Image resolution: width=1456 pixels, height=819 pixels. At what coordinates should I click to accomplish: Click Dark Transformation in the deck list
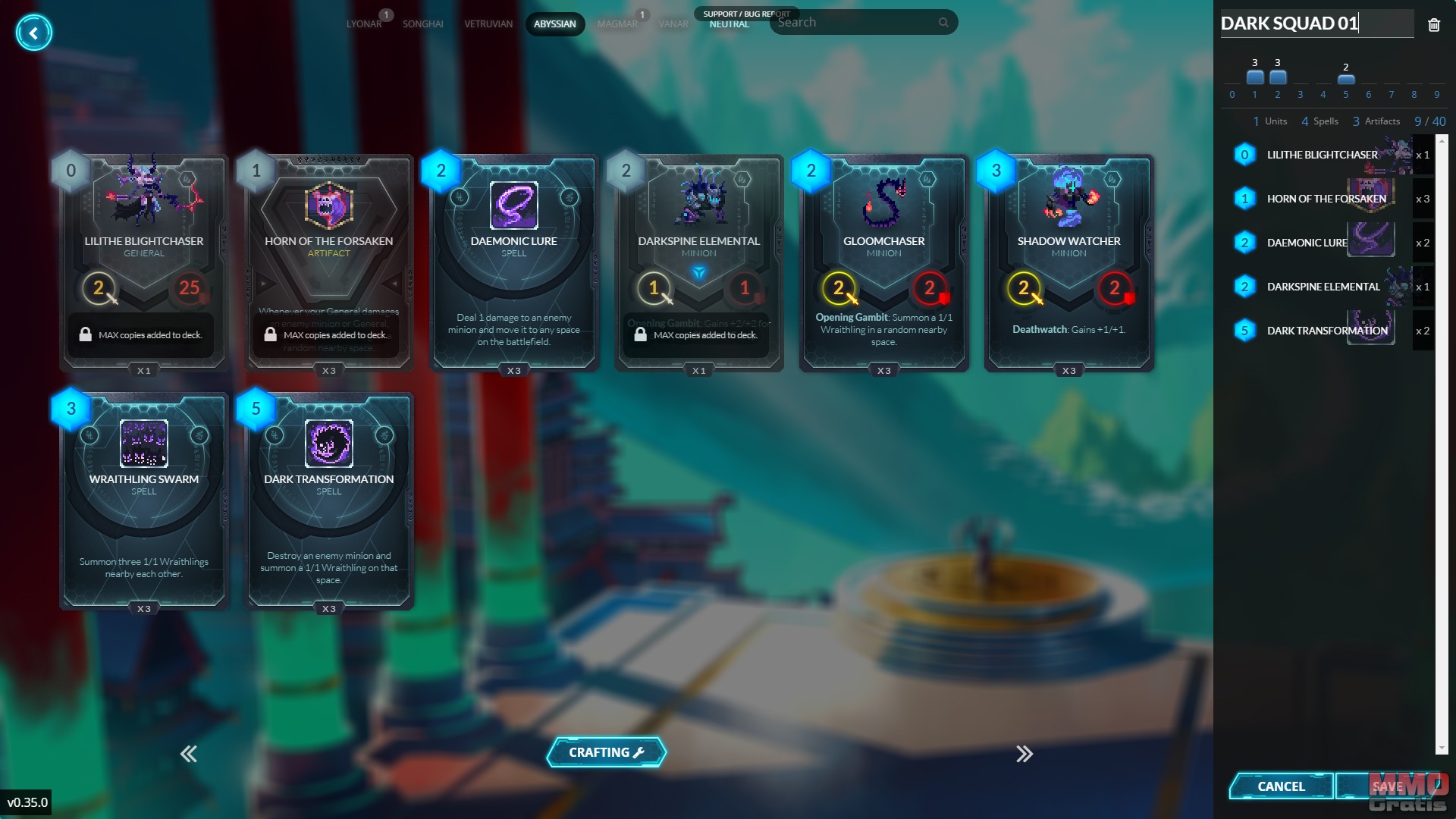(x=1326, y=331)
